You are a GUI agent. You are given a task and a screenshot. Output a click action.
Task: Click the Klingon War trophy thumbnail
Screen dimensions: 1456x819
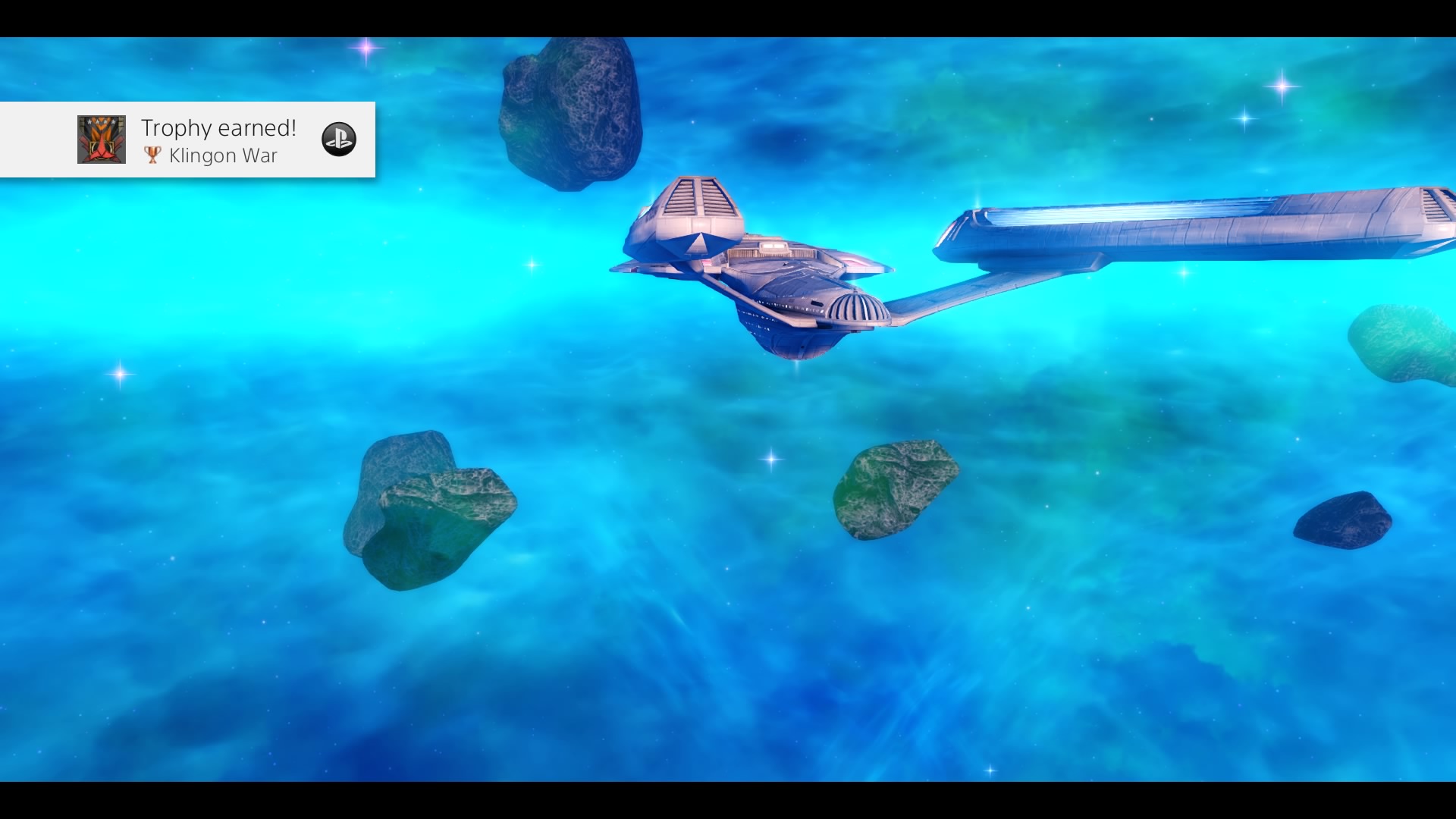[x=102, y=140]
